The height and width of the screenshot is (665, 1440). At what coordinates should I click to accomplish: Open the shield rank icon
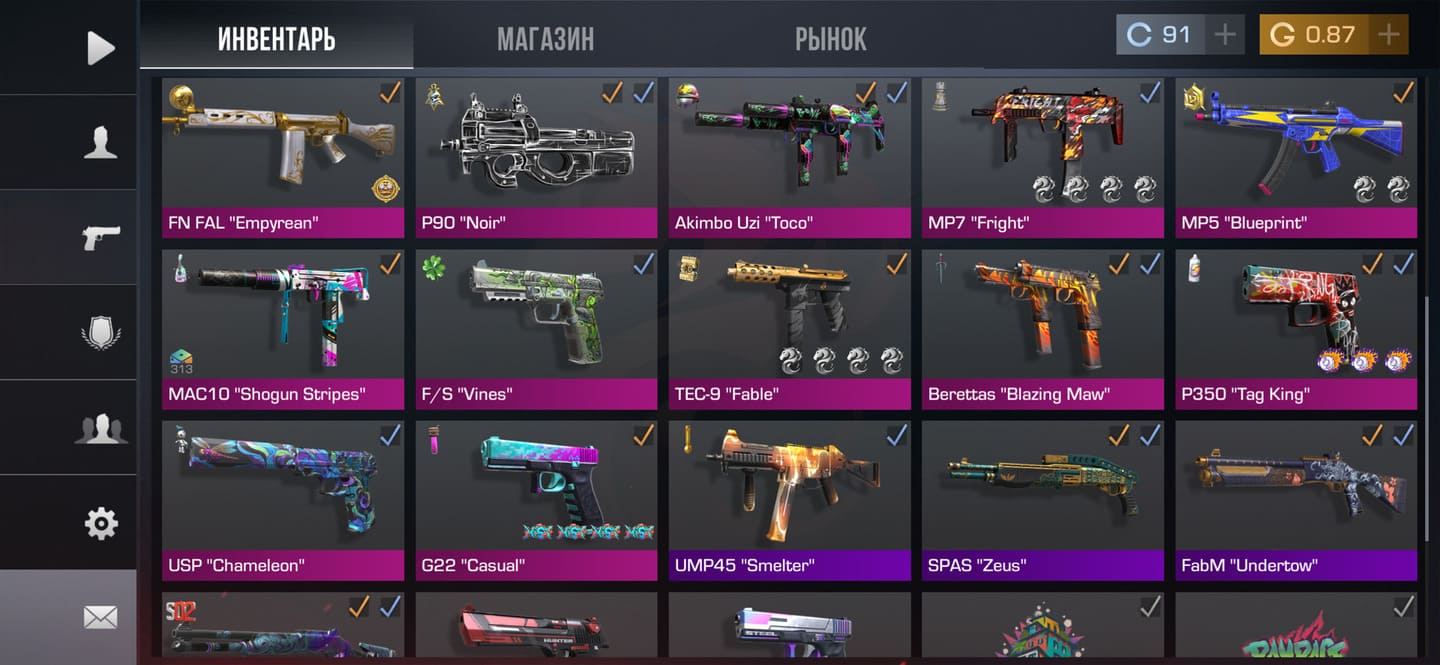pos(100,332)
